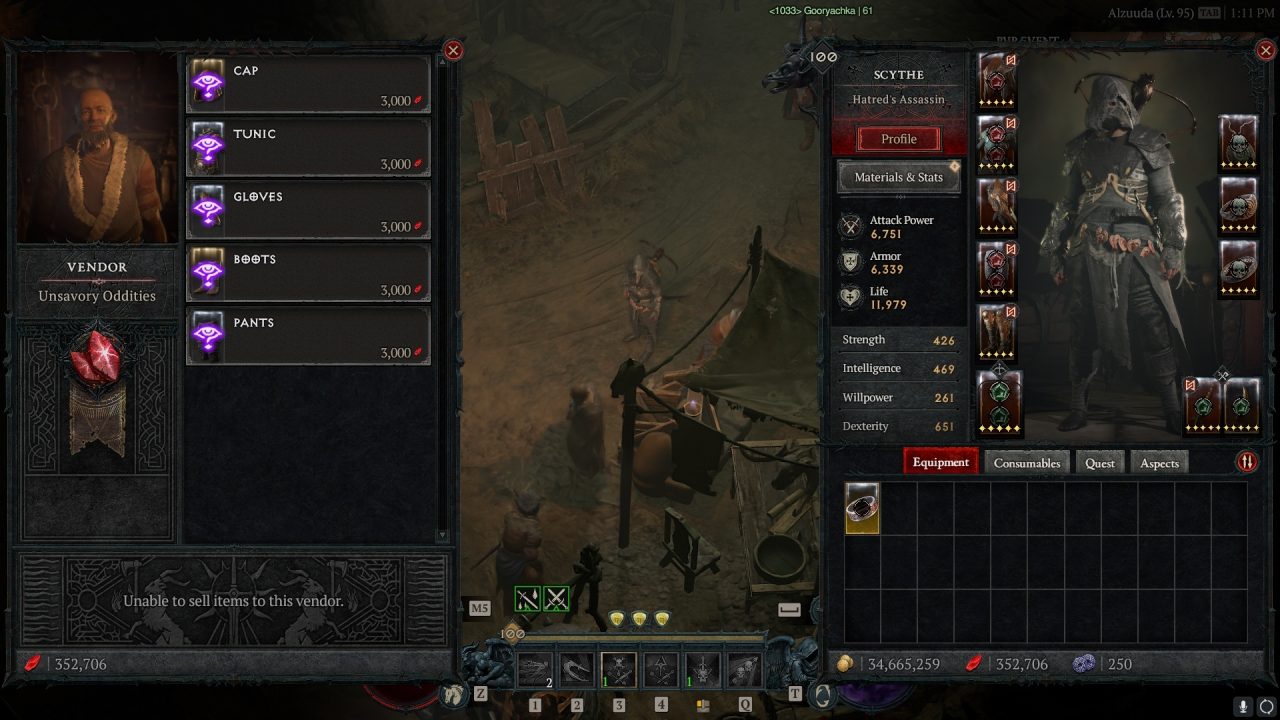Image resolution: width=1280 pixels, height=720 pixels.
Task: Open the Aspects tab
Action: 1159,462
